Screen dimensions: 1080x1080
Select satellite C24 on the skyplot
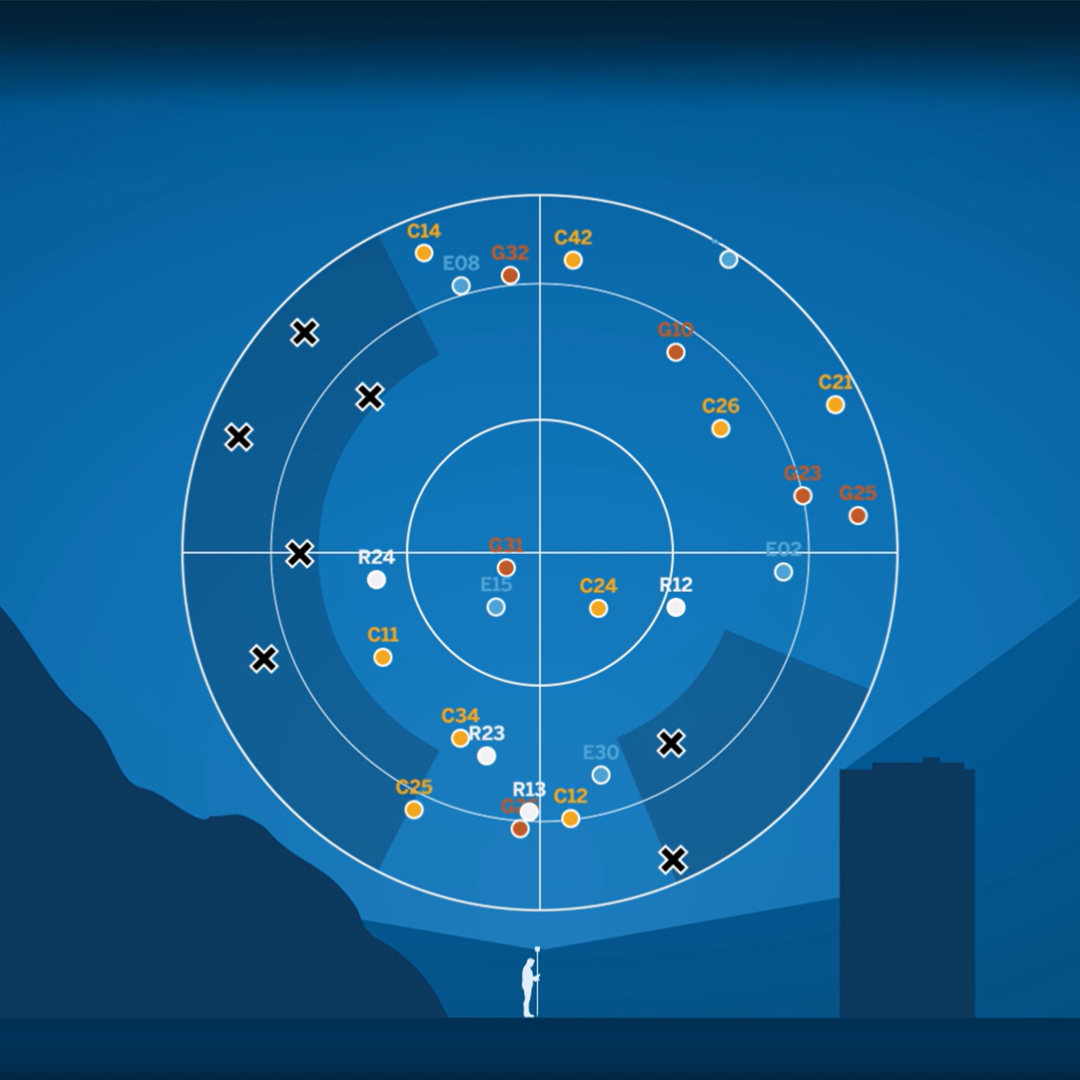coord(598,608)
